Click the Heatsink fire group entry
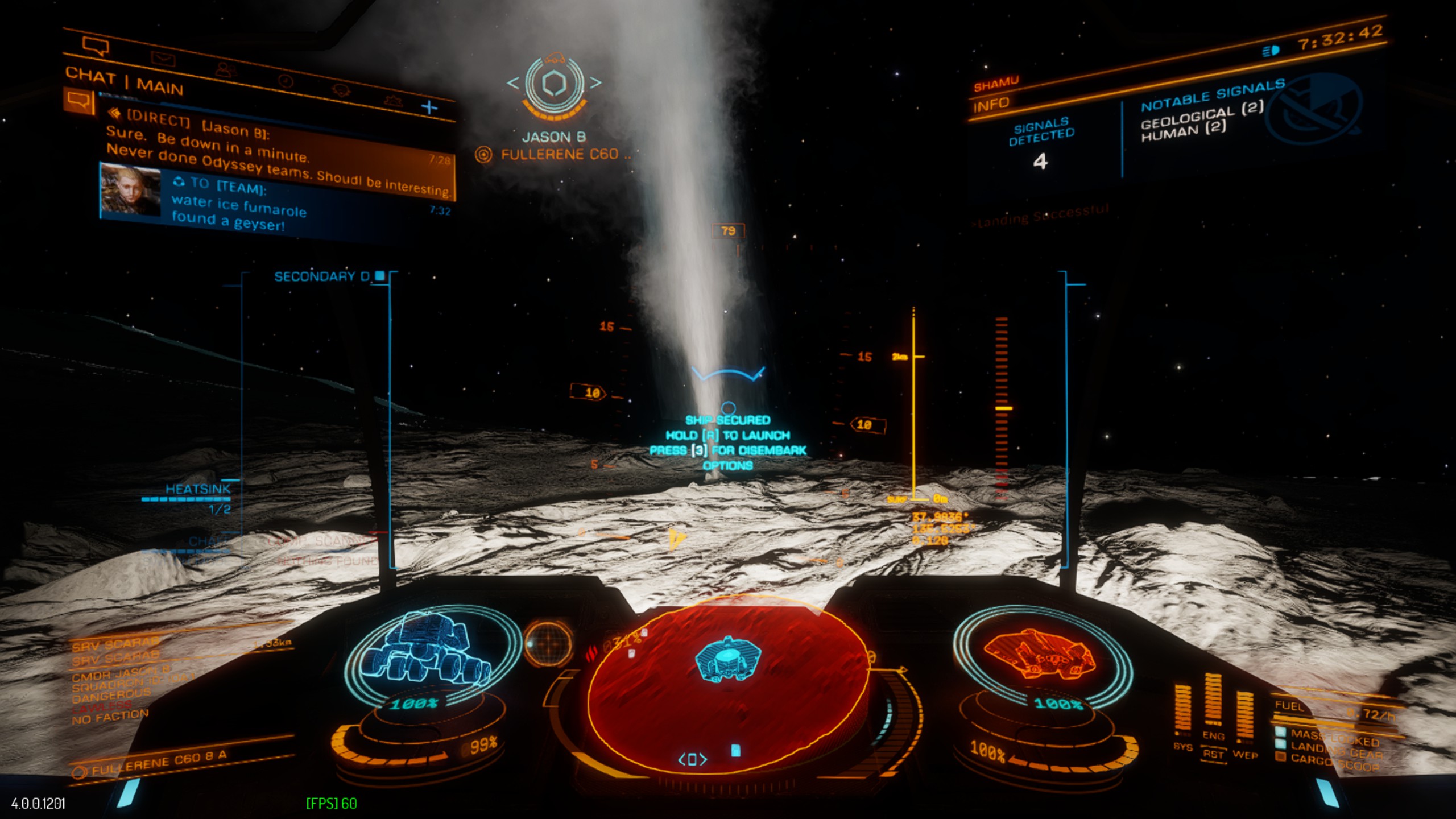The width and height of the screenshot is (1456, 819). click(197, 489)
